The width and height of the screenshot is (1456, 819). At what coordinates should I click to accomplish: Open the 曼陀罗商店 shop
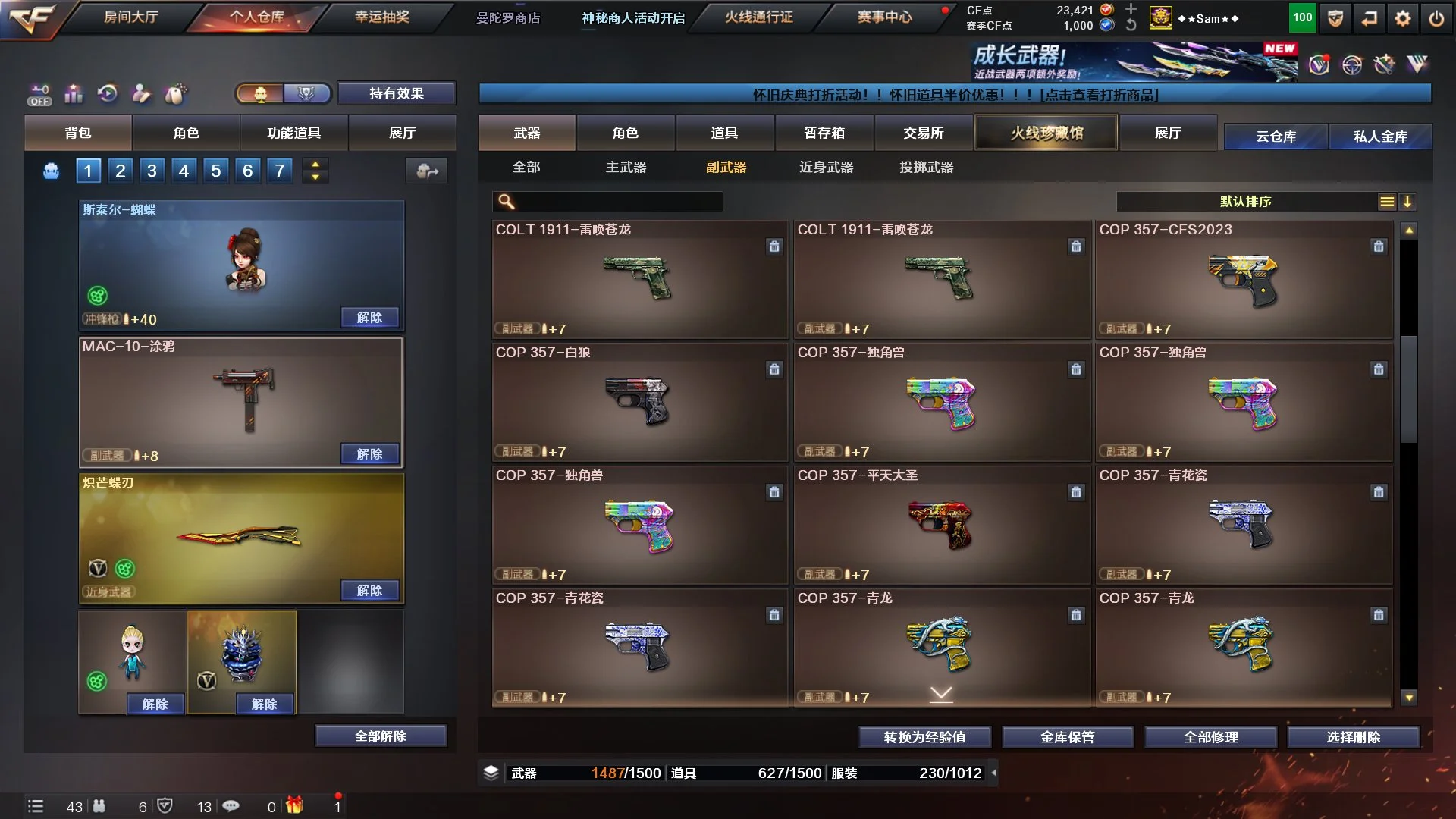(508, 17)
